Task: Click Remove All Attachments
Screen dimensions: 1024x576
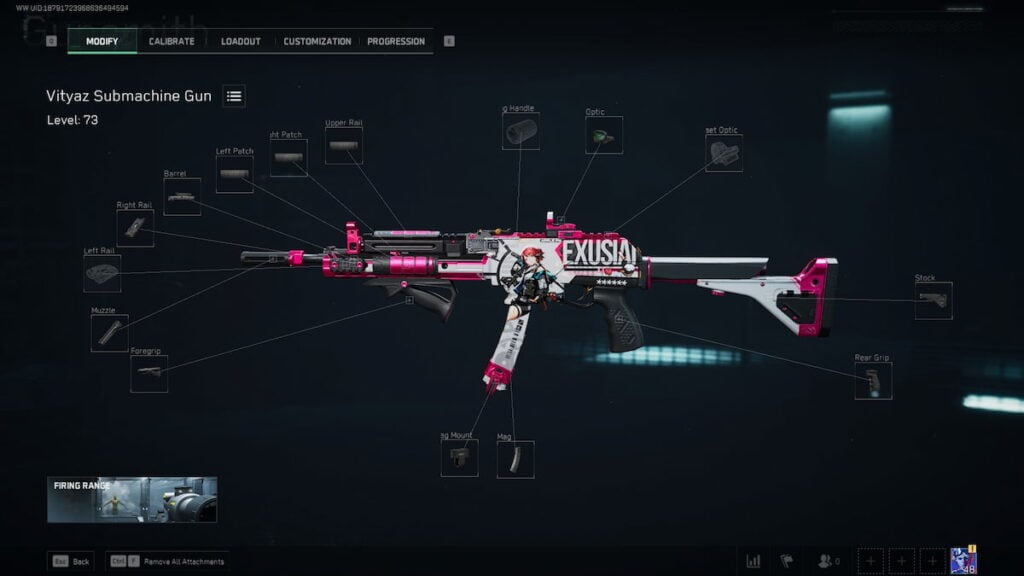Action: [x=169, y=562]
